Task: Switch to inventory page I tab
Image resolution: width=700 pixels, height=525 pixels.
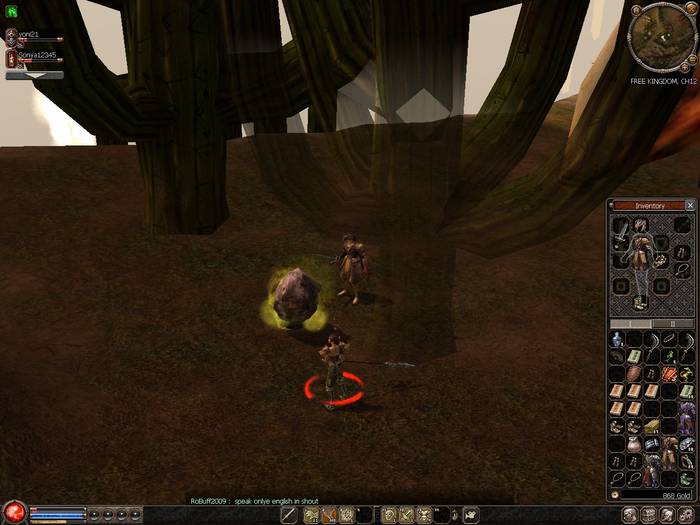Action: click(x=631, y=324)
